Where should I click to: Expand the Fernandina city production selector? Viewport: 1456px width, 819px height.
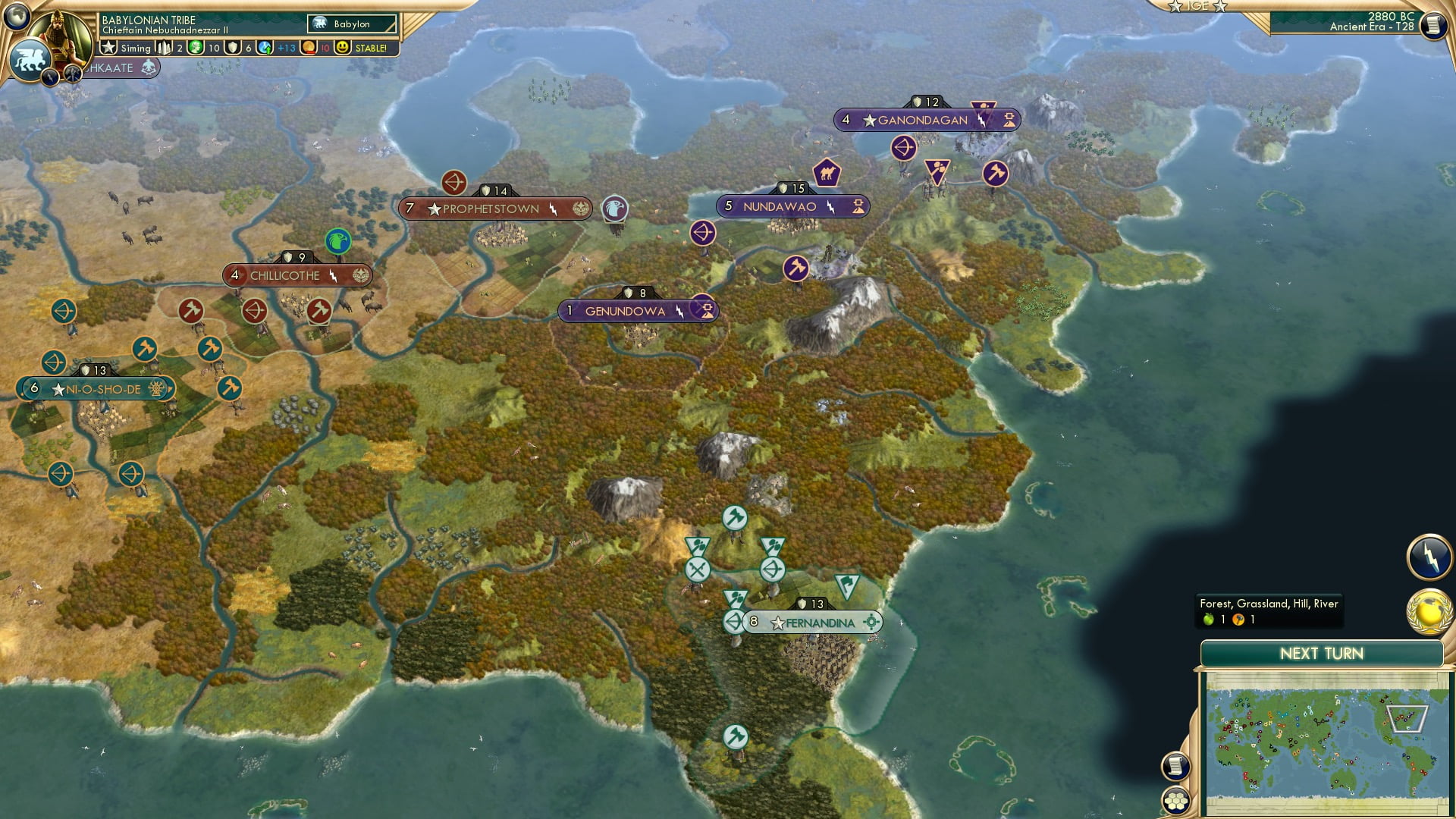coord(871,621)
